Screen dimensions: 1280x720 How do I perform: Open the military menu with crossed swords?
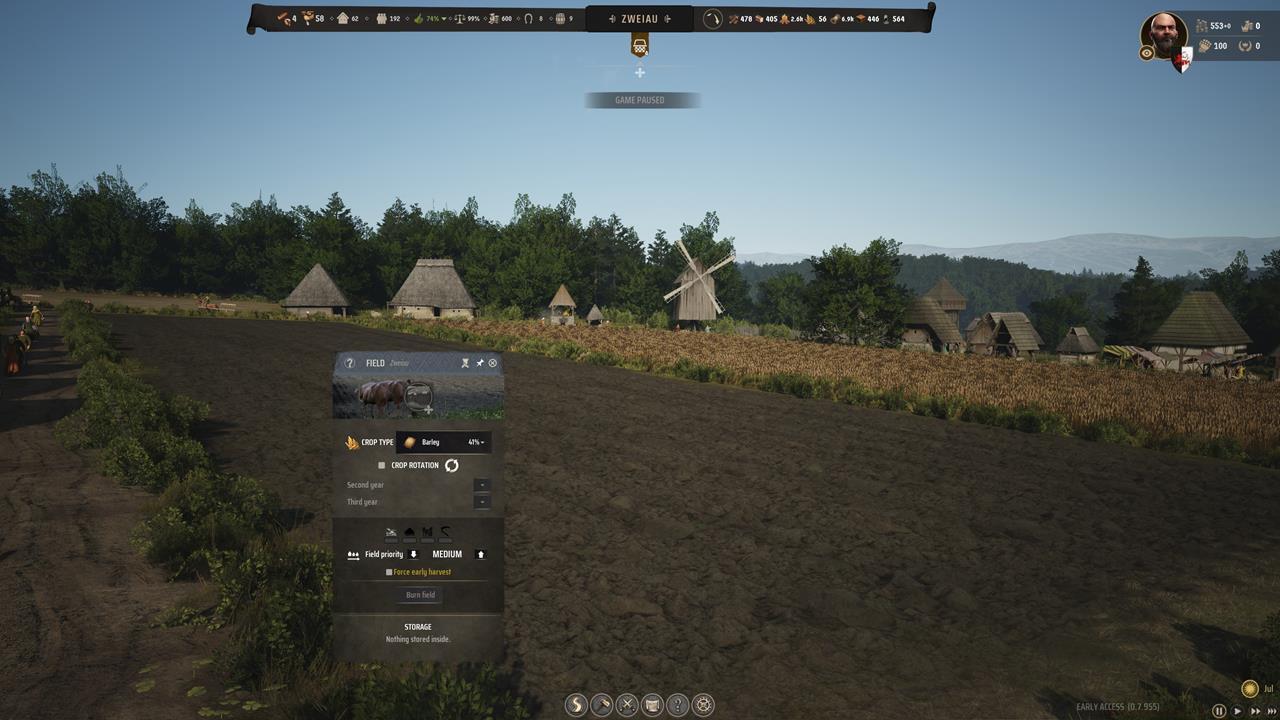[627, 705]
